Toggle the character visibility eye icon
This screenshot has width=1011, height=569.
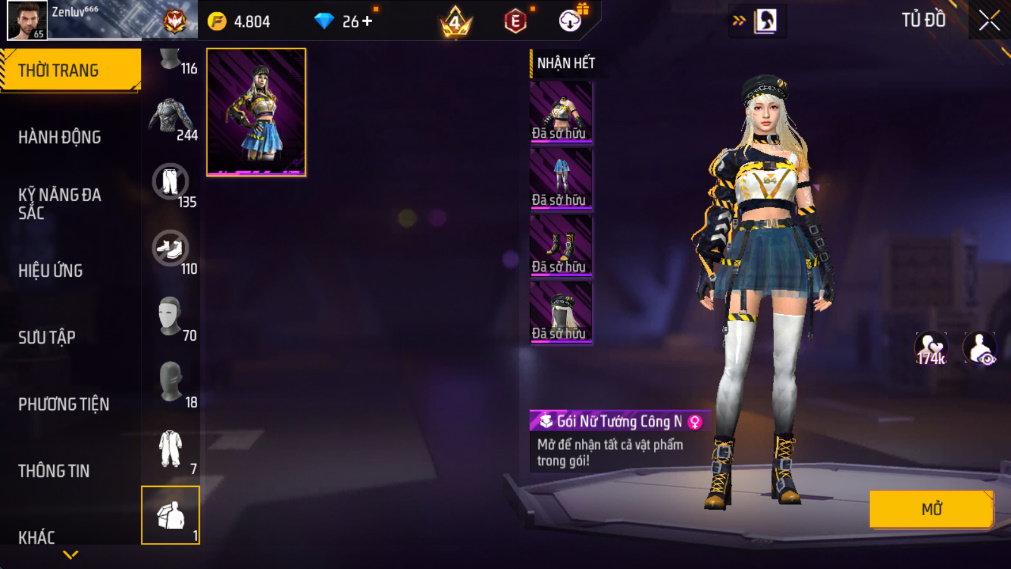pyautogui.click(x=979, y=349)
